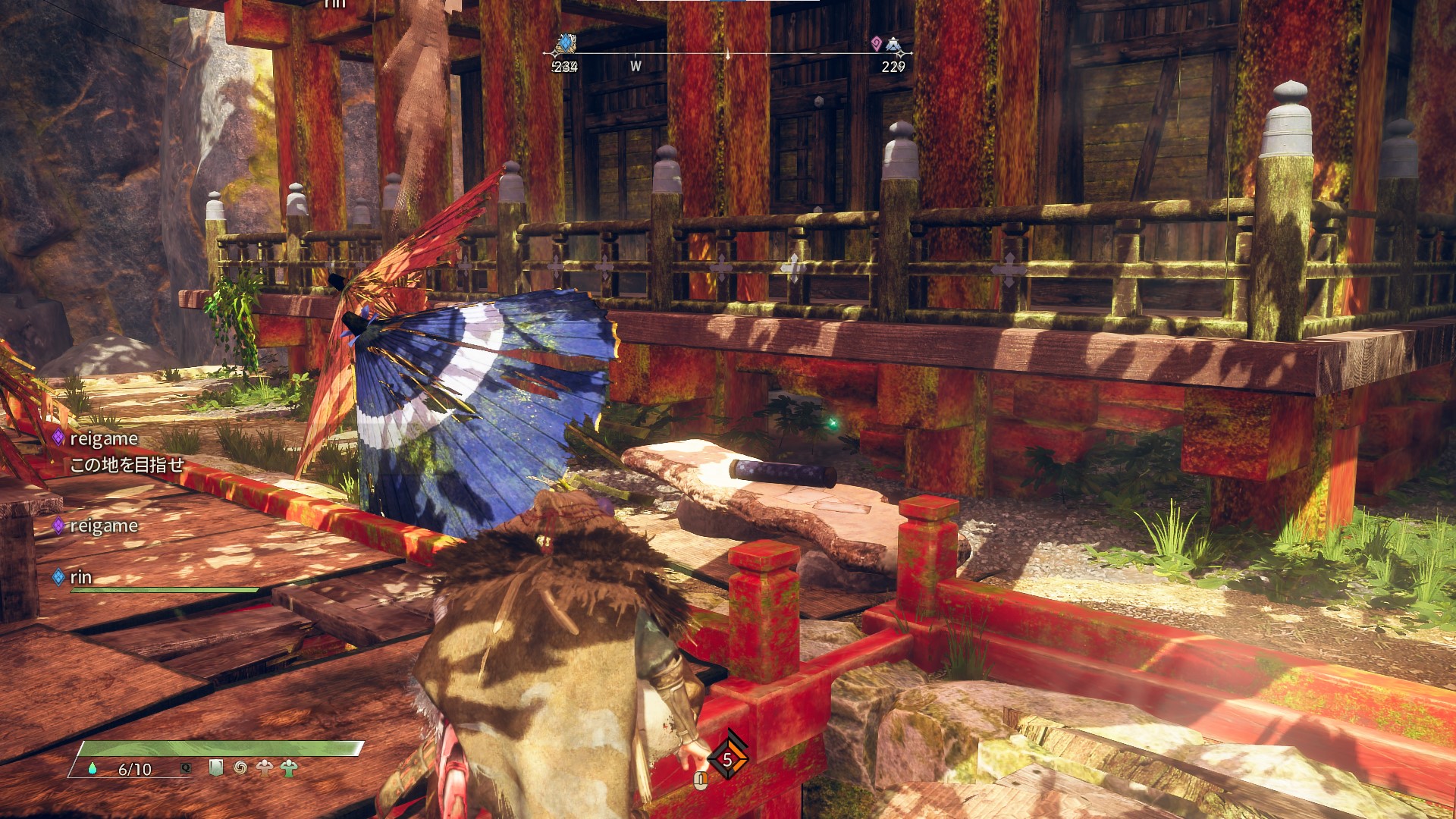Select the blue diamond marker on the compass
The width and height of the screenshot is (1456, 819).
pos(565,43)
